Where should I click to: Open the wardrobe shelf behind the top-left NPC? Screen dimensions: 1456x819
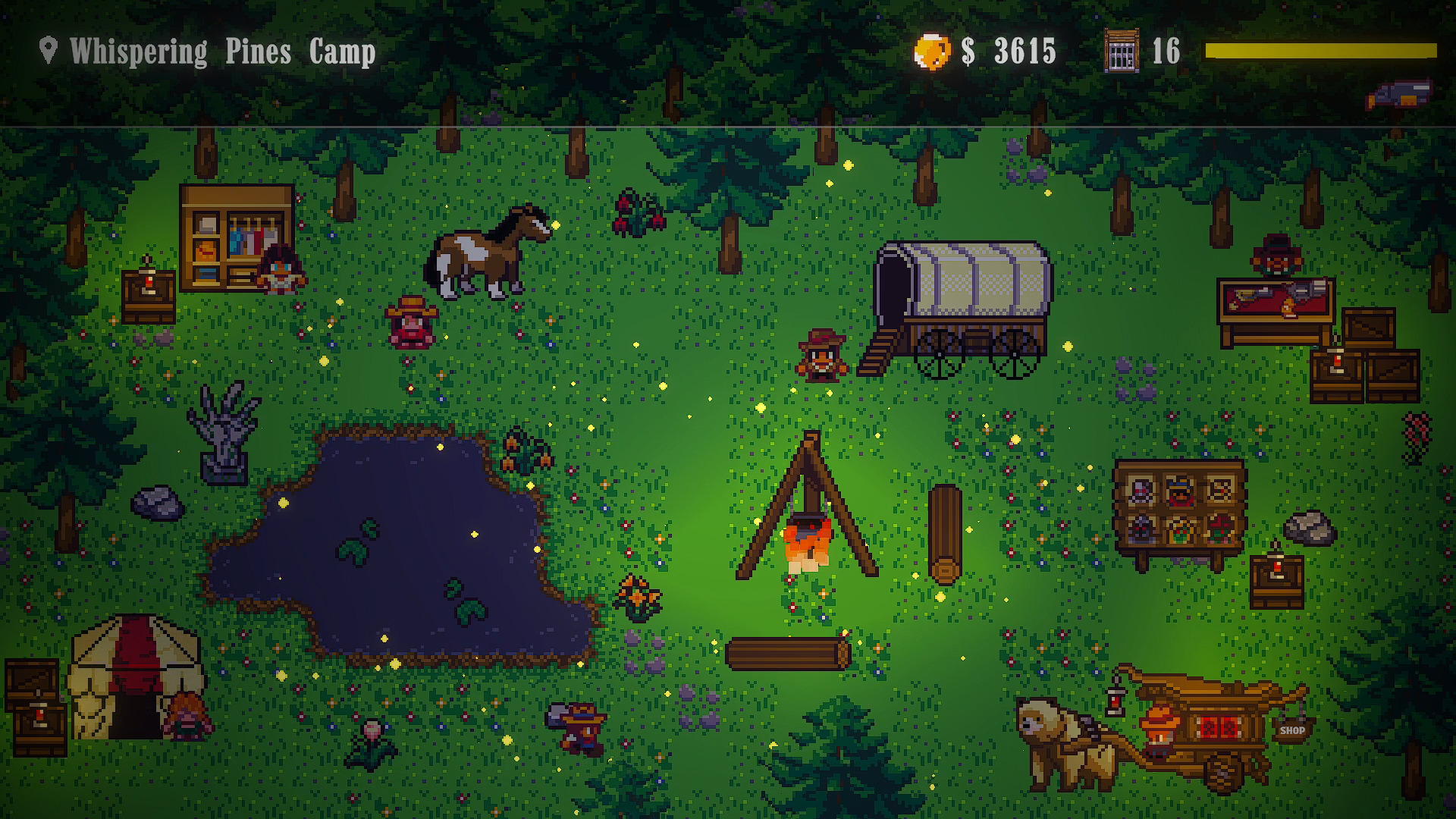tap(235, 235)
